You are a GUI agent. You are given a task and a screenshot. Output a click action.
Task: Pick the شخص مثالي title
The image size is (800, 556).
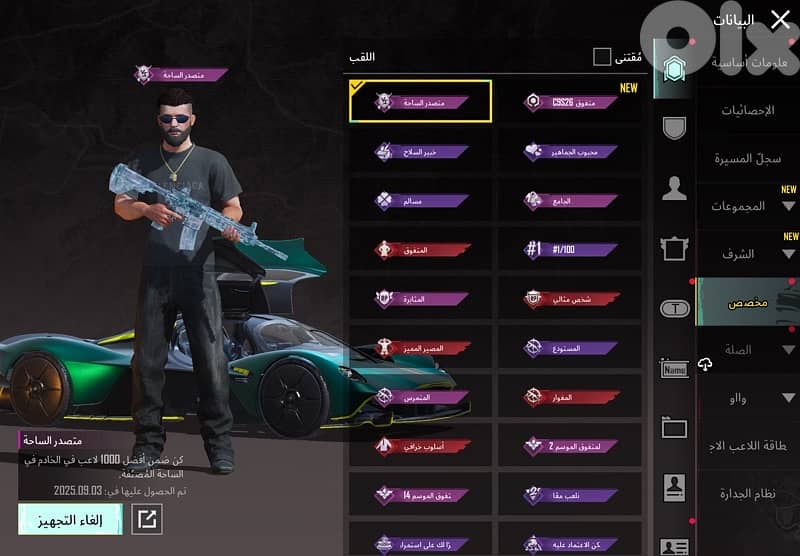[570, 299]
